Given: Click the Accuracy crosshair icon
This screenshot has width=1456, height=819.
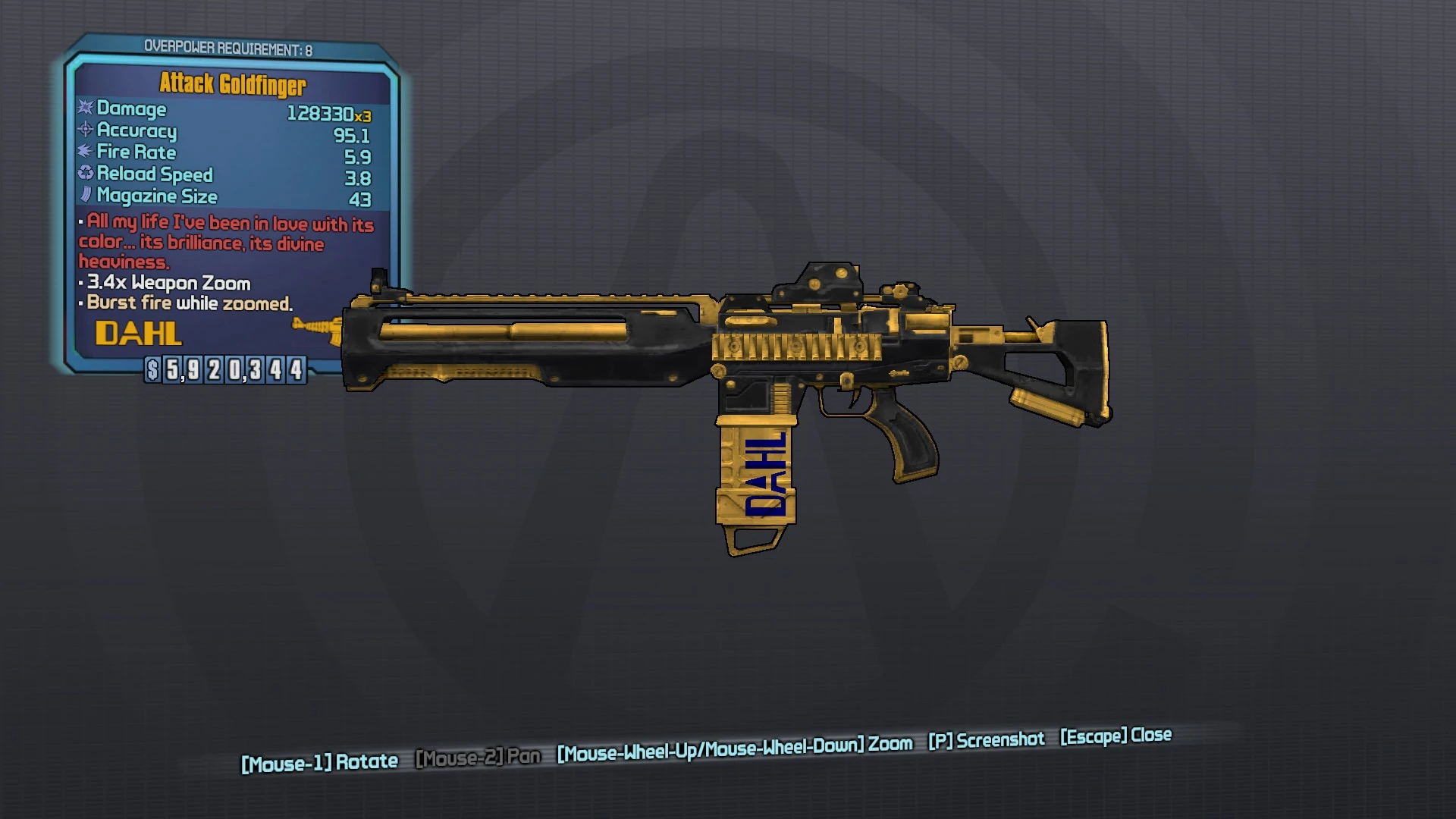Looking at the screenshot, I should [85, 131].
